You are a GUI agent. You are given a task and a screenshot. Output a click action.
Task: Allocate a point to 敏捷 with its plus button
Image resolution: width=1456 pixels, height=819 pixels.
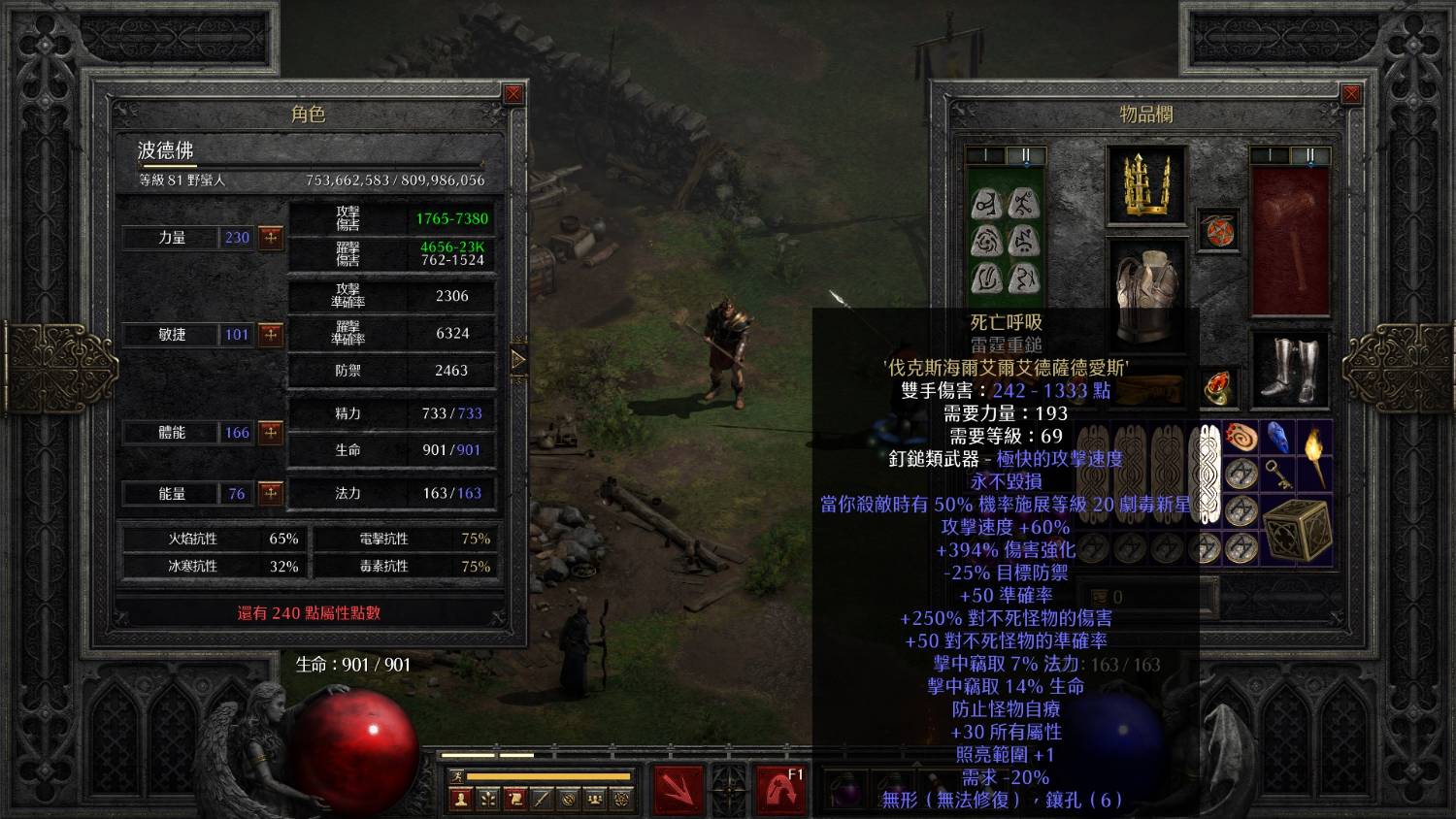point(272,335)
